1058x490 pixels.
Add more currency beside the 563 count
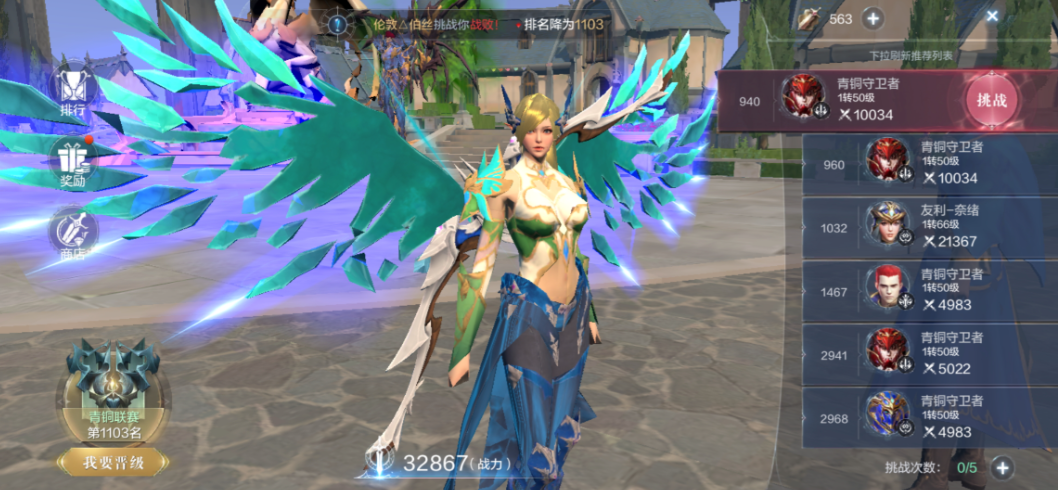click(872, 18)
